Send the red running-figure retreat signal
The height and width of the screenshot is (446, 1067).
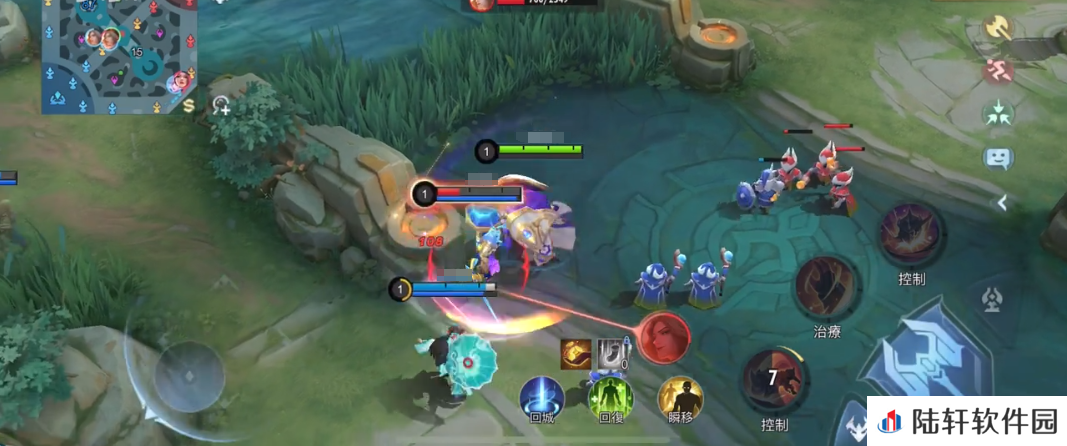998,71
